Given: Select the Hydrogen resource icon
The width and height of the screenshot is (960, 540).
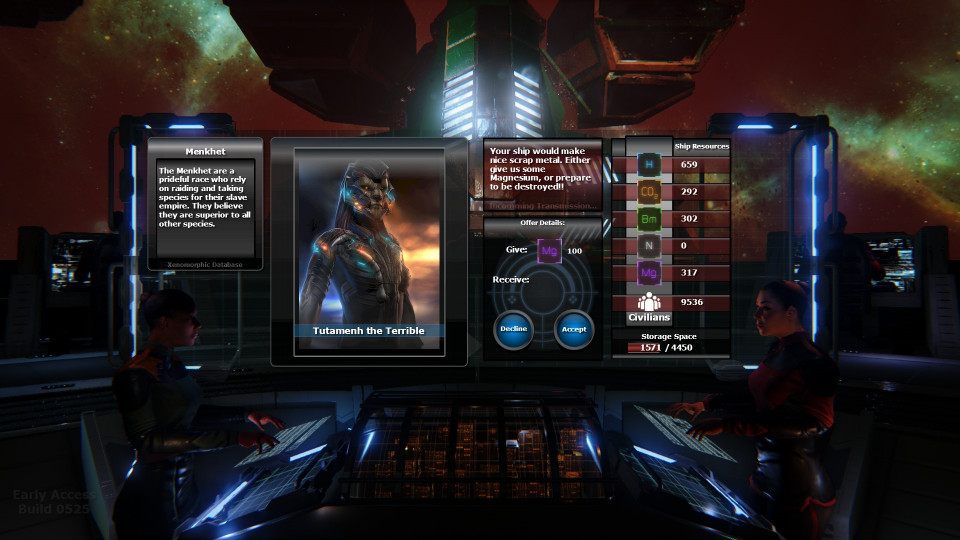Looking at the screenshot, I should pos(649,164).
